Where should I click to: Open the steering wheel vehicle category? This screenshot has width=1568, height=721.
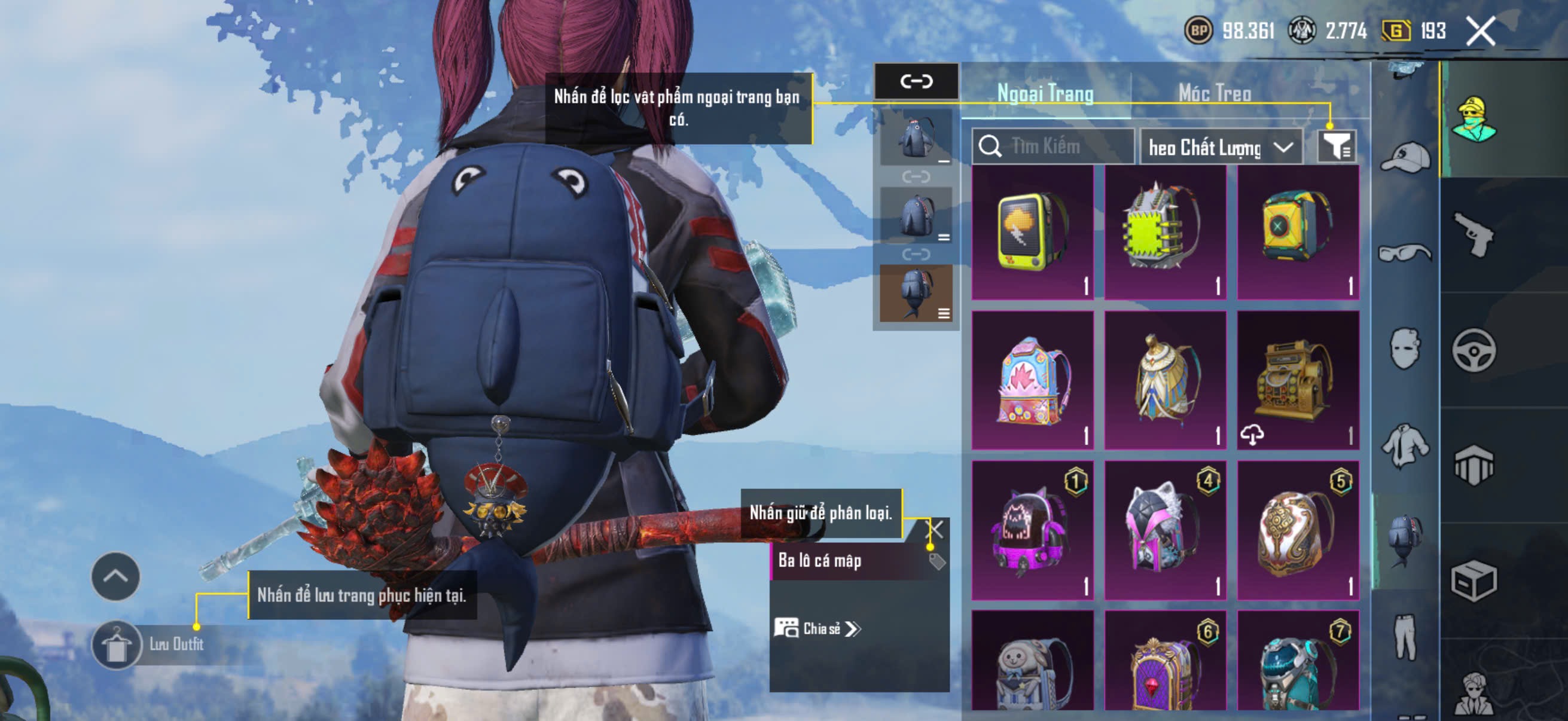(1474, 350)
